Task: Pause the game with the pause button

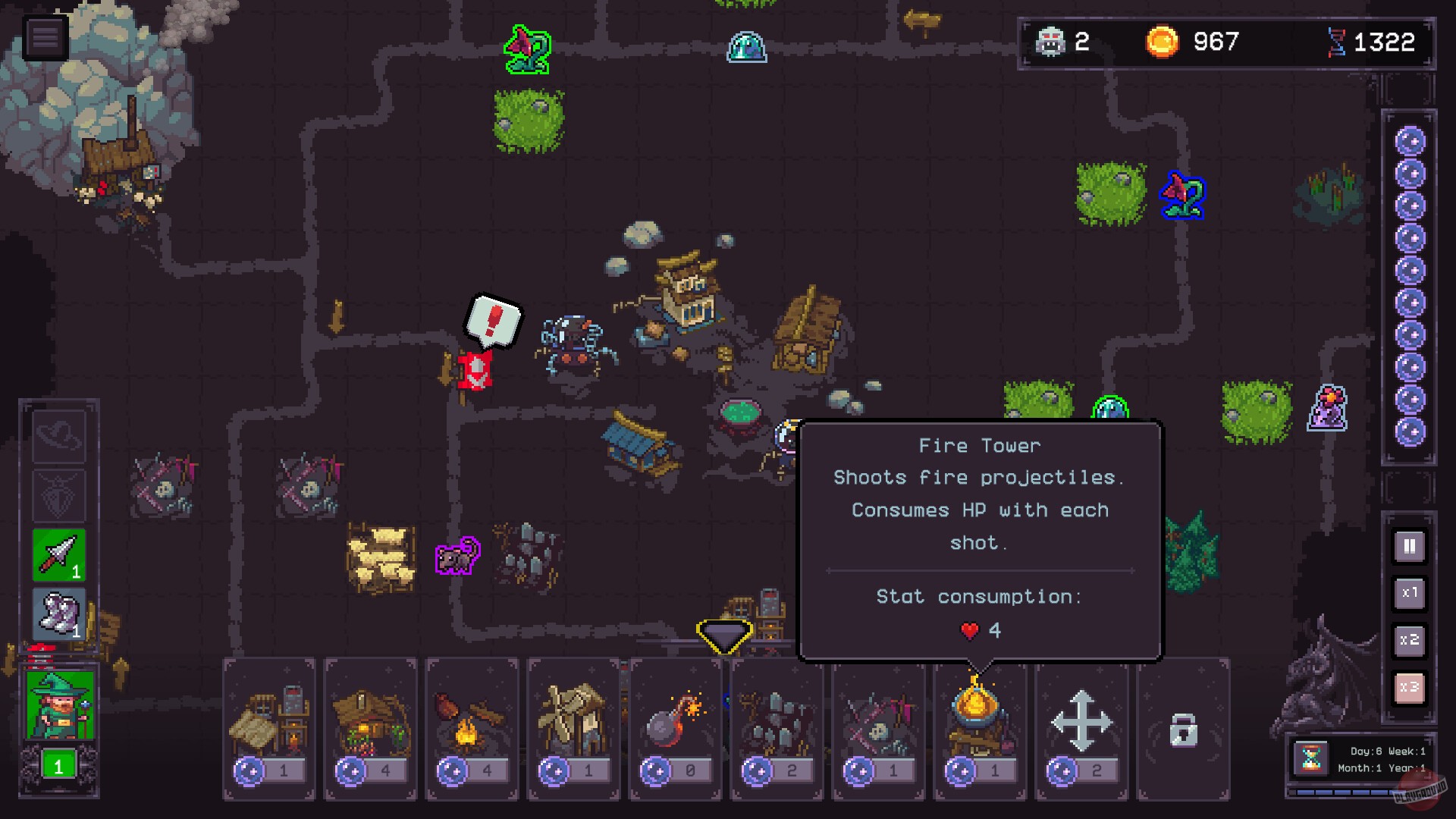Action: (x=1409, y=546)
